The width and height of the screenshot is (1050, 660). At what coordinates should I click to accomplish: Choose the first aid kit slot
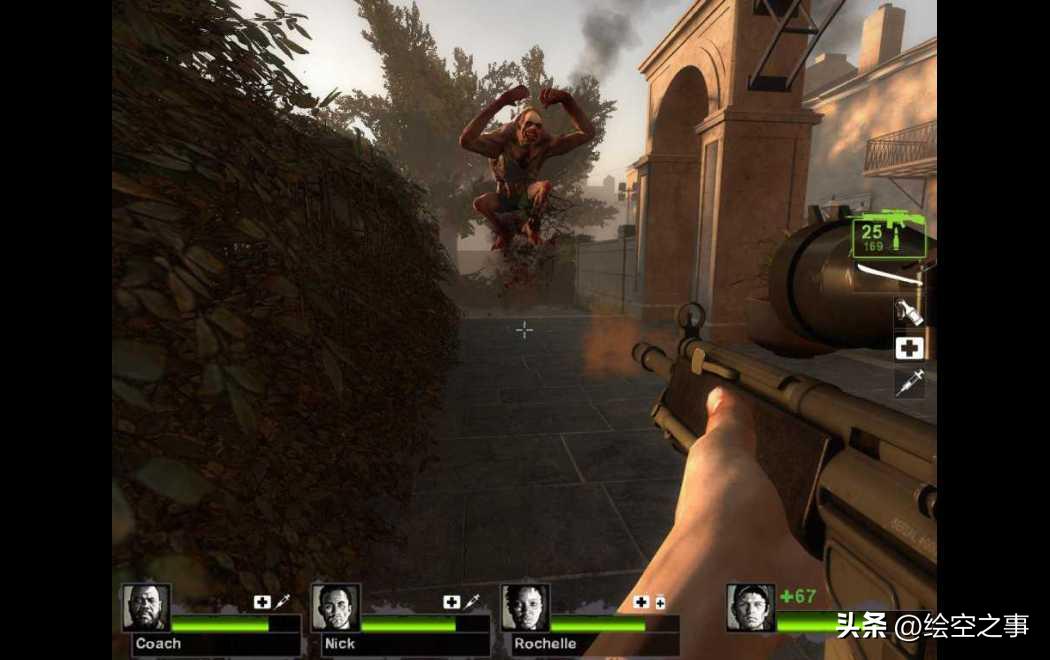(x=909, y=347)
